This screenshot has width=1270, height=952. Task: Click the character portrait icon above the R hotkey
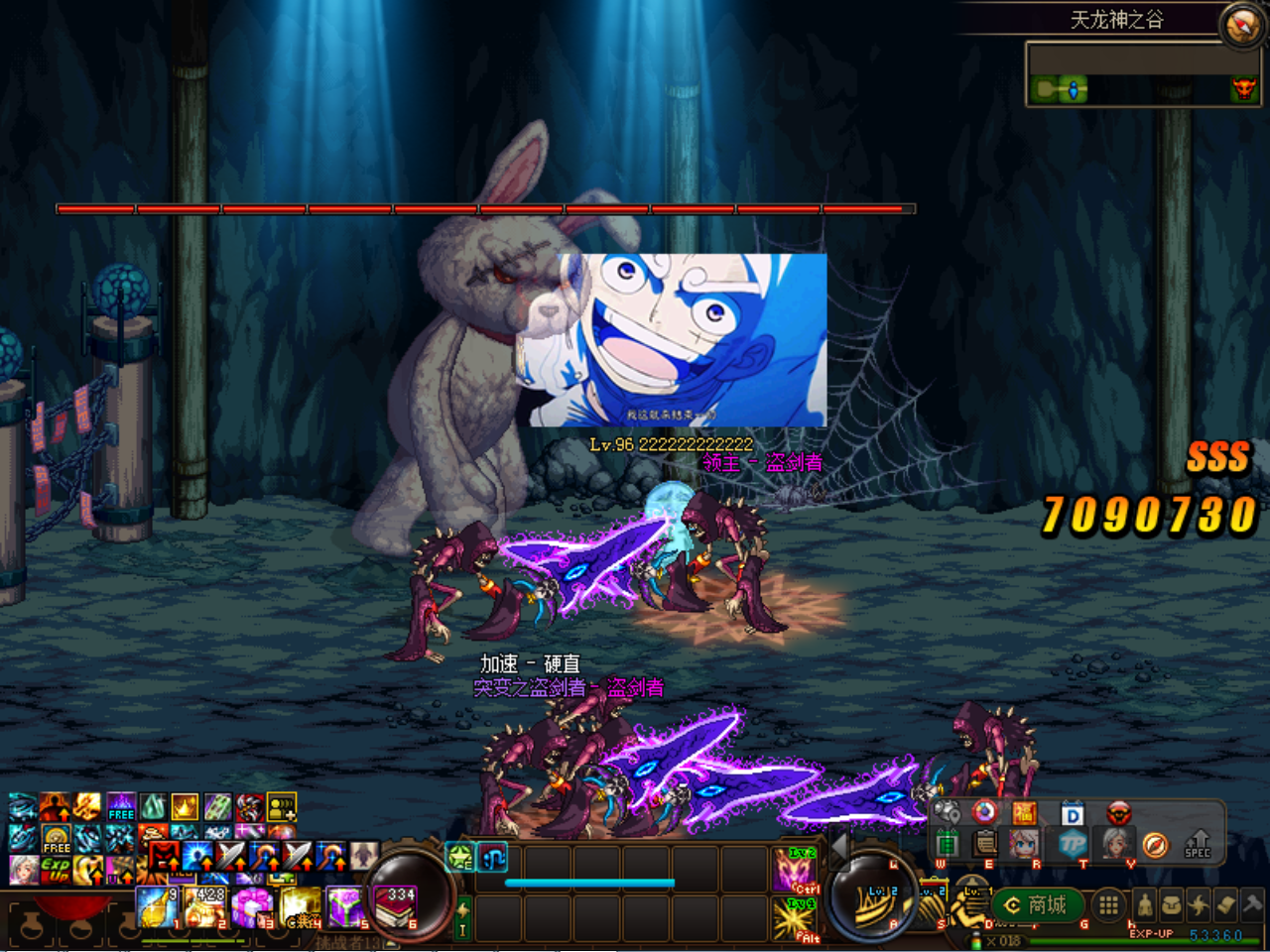tap(1025, 844)
